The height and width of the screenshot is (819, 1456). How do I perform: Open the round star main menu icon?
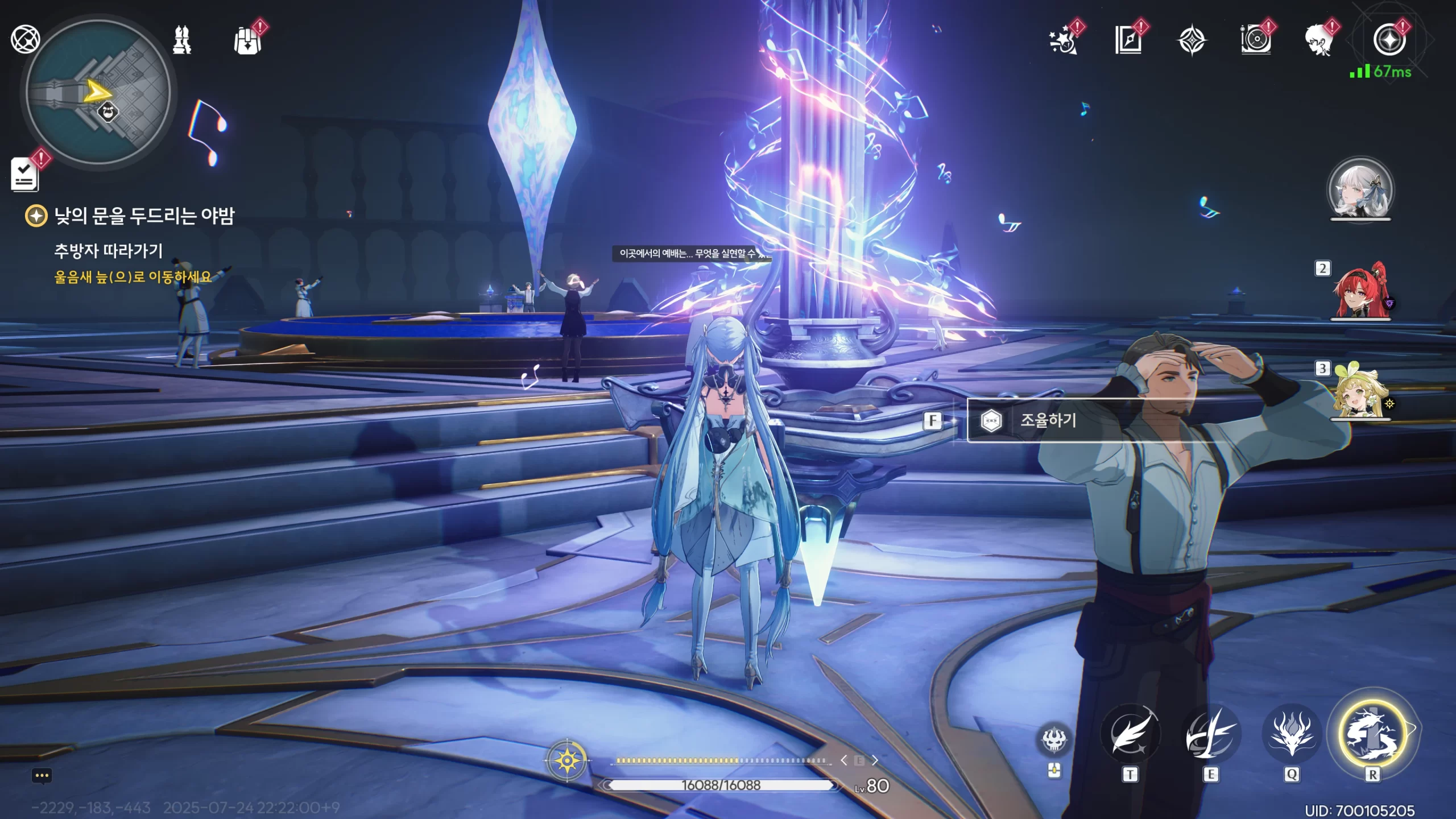1389,40
